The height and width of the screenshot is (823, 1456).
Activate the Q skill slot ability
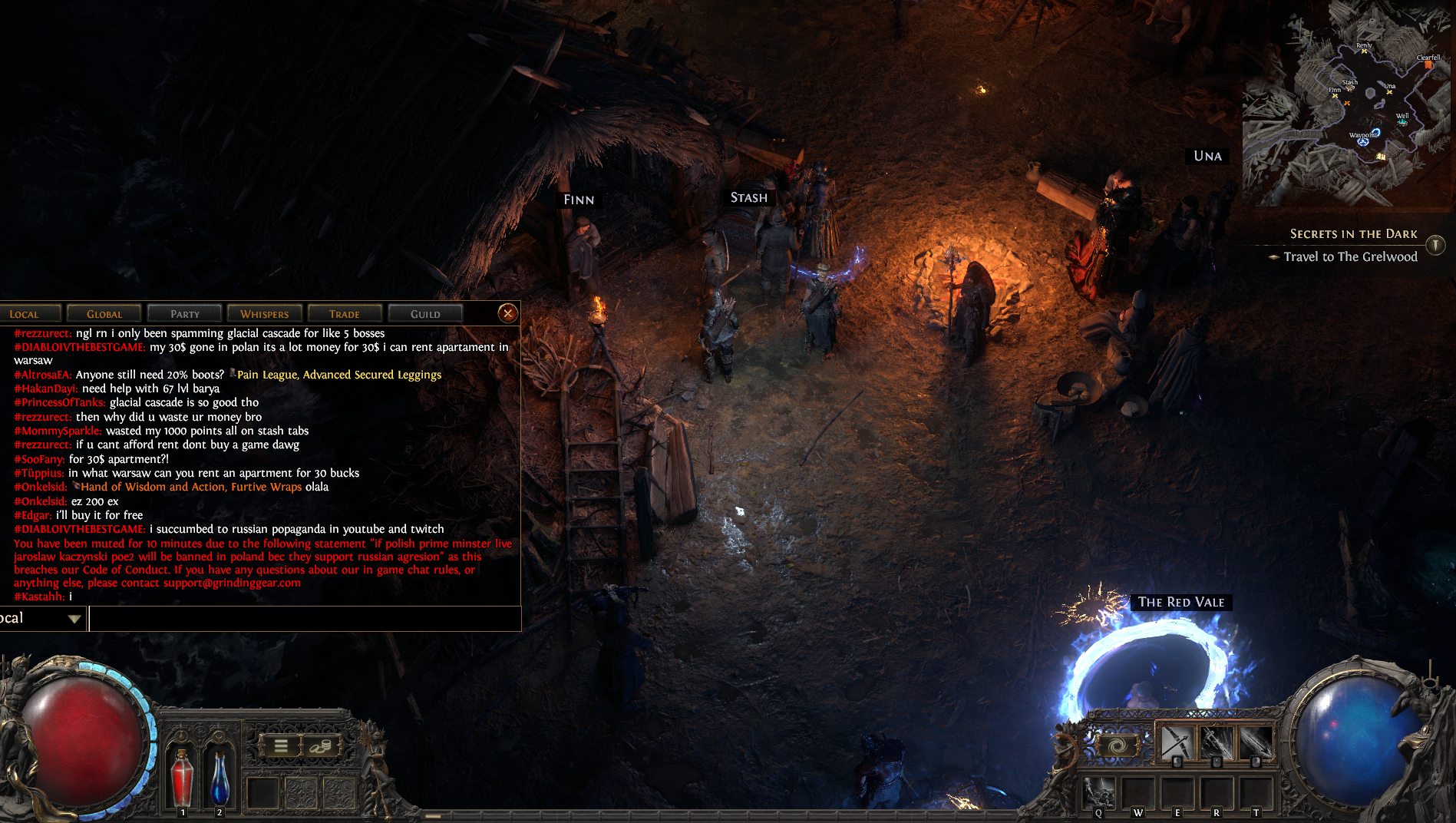pos(1099,793)
